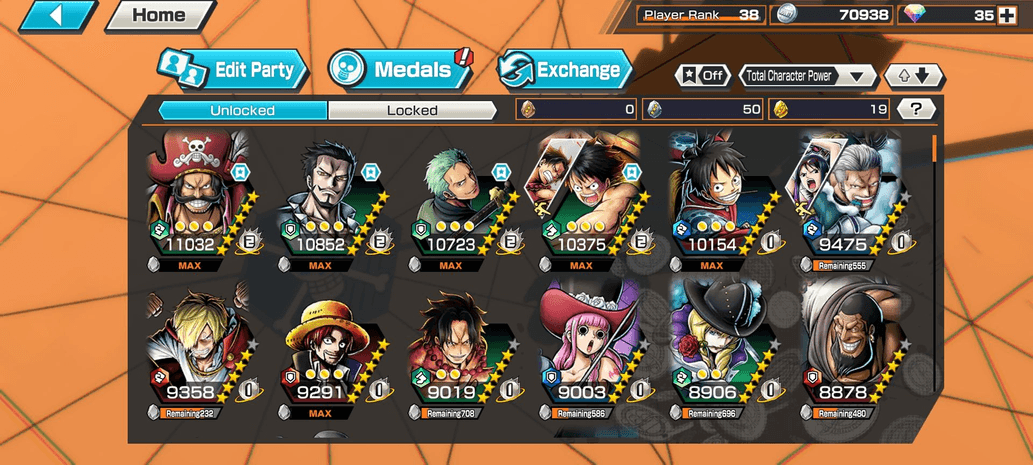Screen dimensions: 1033x465
Task: Open the Edit Party screen
Action: point(233,70)
